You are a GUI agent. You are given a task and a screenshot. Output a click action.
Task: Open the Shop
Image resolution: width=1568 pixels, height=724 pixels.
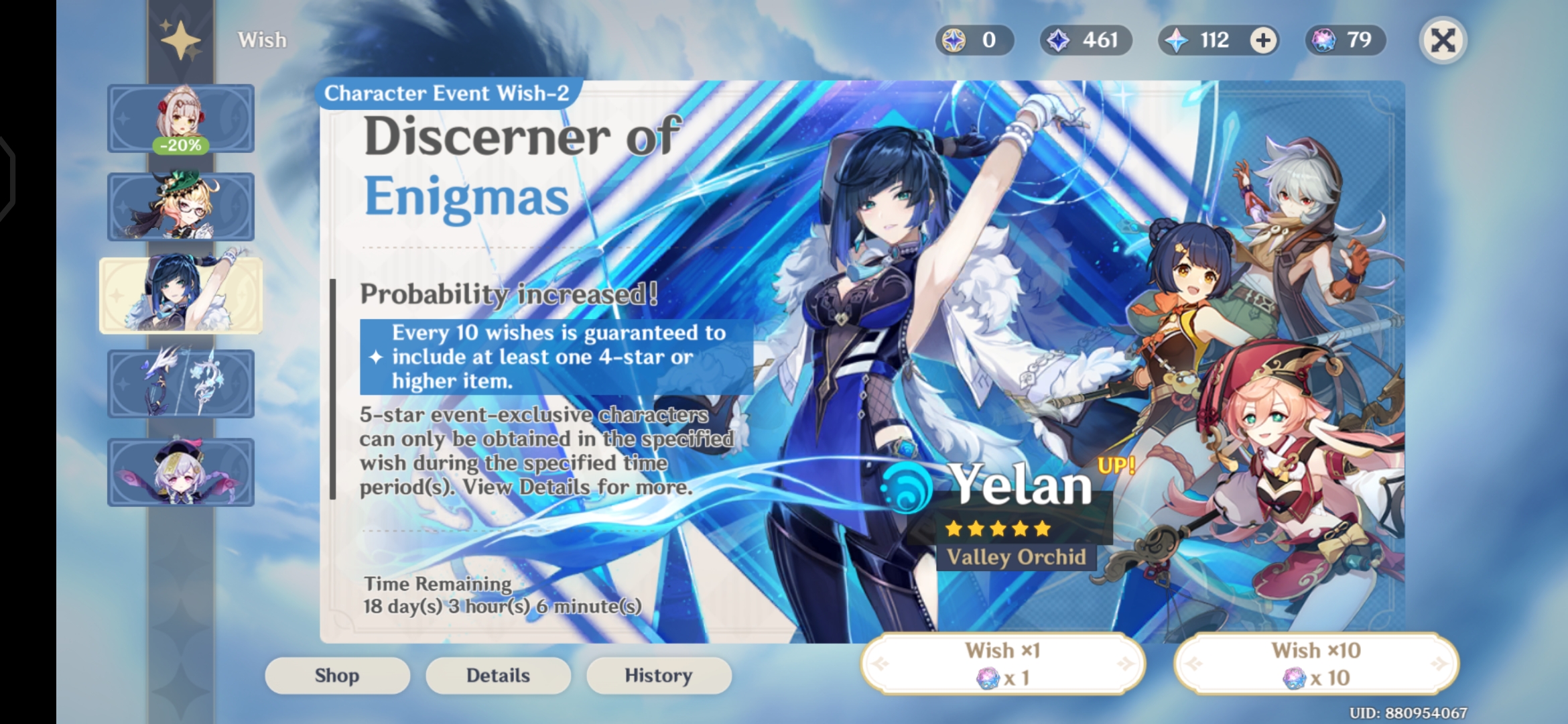click(337, 675)
